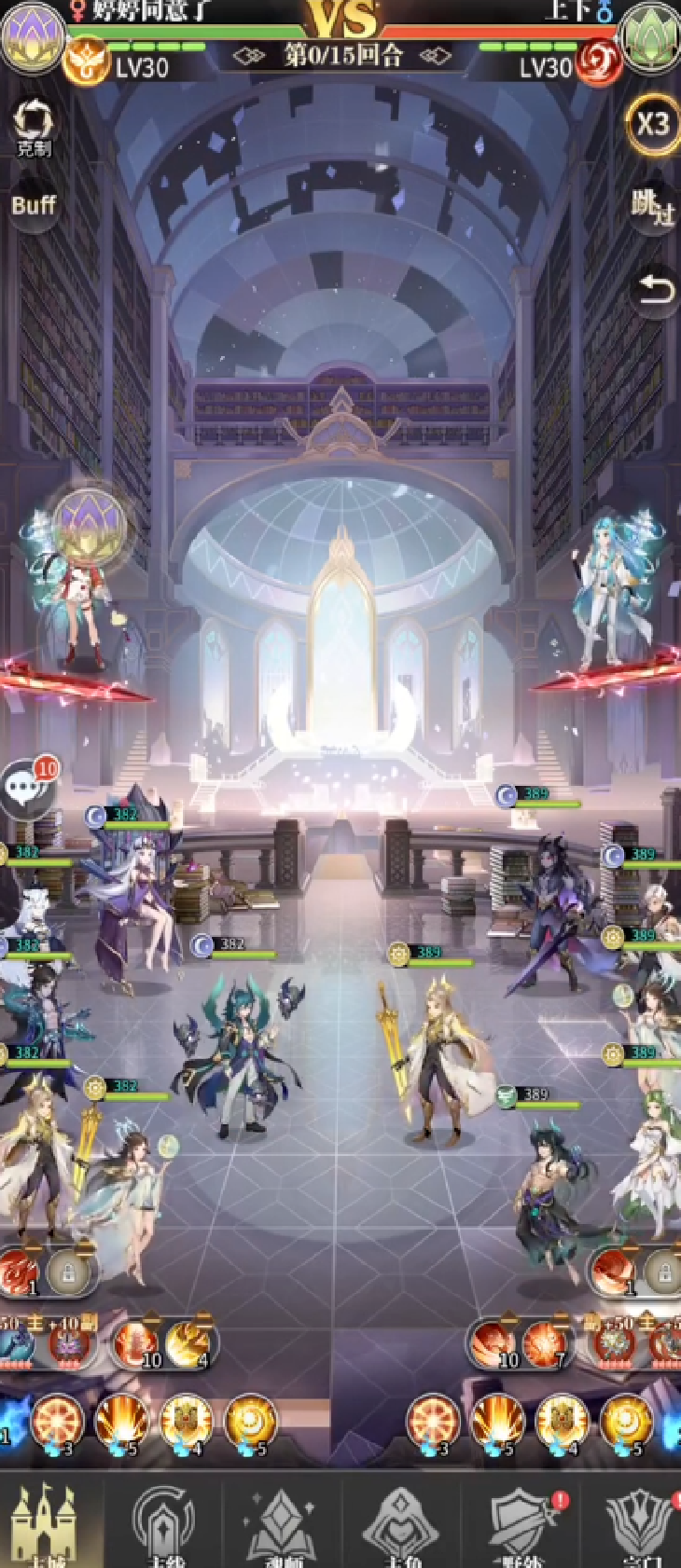This screenshot has width=681, height=1568.
Task: Toggle the X3 battle speed
Action: tap(652, 124)
